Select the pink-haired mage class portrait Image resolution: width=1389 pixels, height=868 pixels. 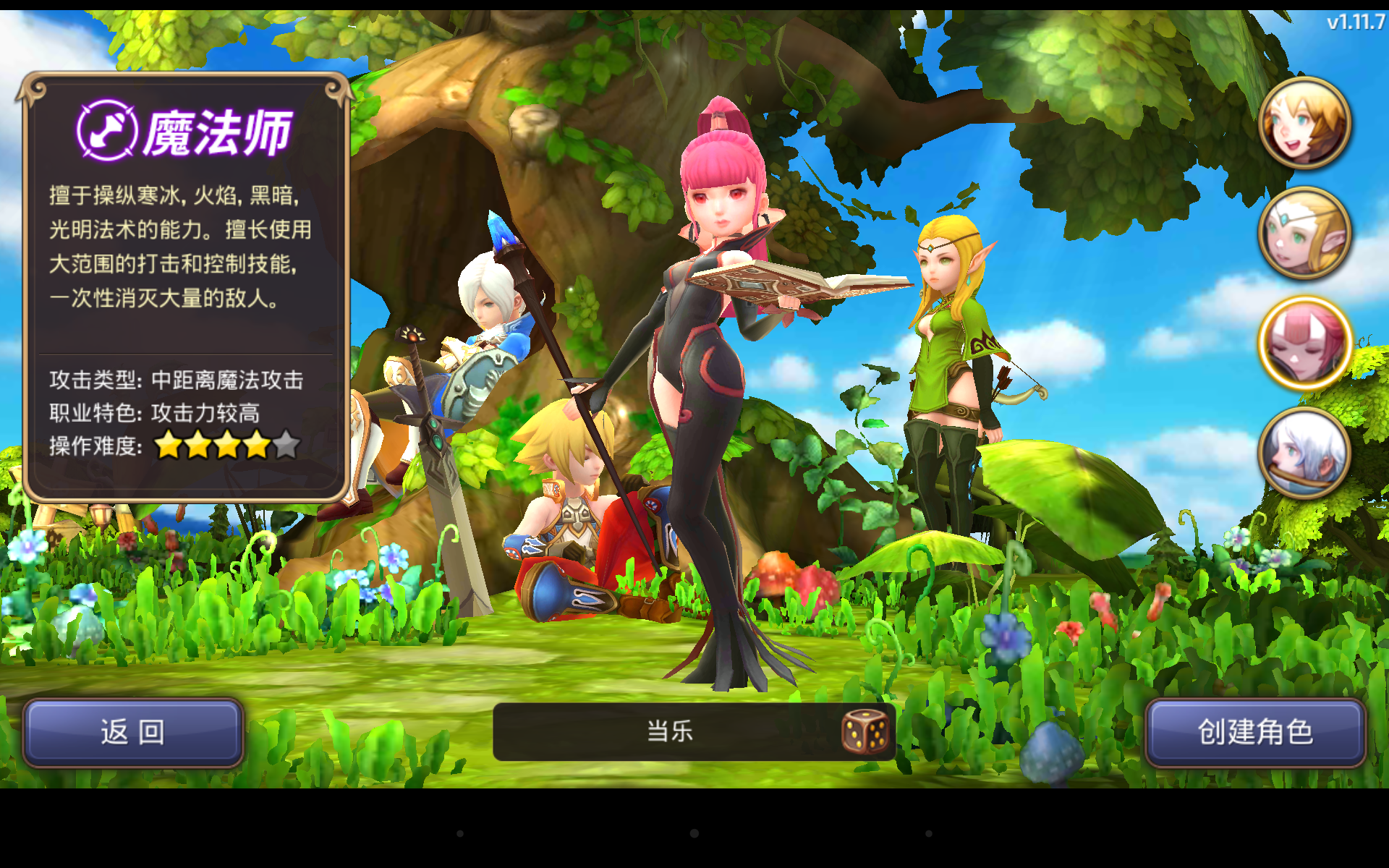[1304, 344]
